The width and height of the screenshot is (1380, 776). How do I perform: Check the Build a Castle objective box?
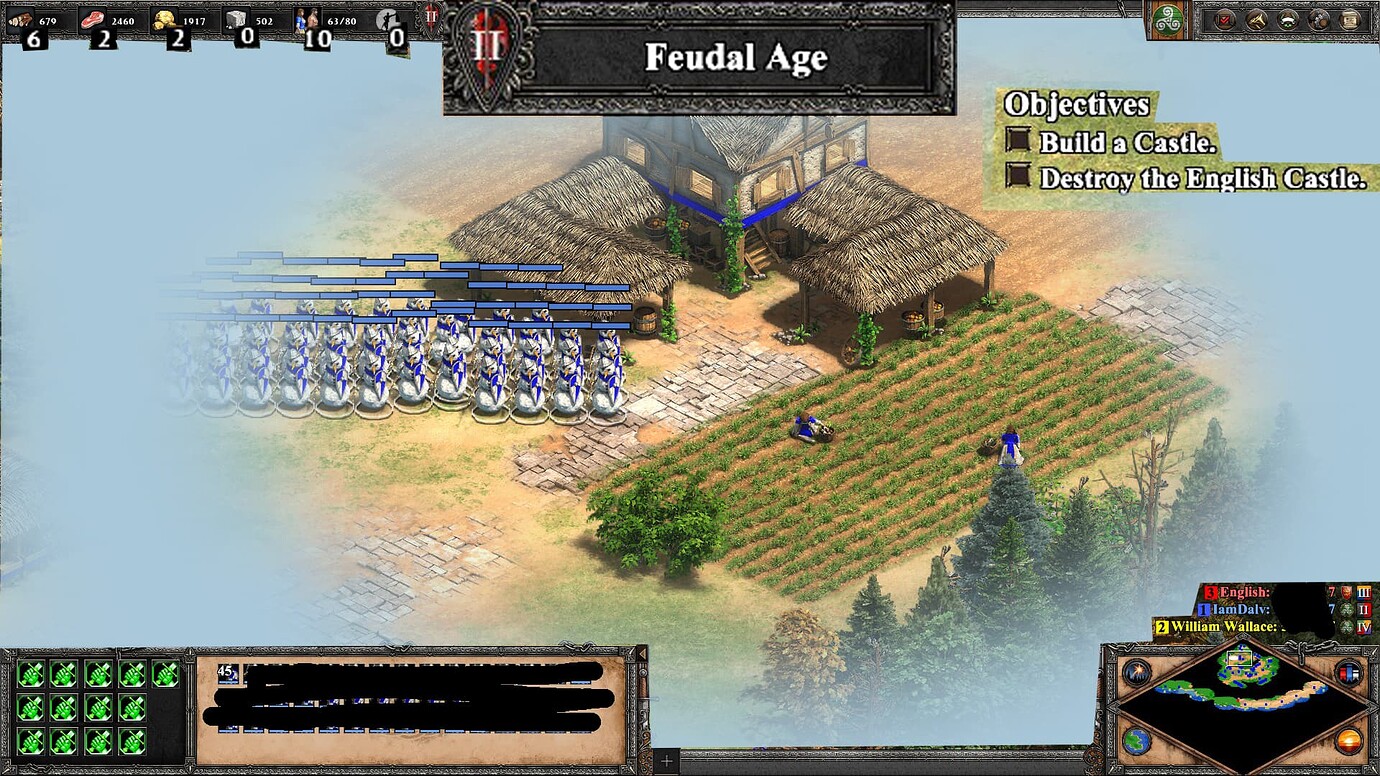[x=1018, y=142]
